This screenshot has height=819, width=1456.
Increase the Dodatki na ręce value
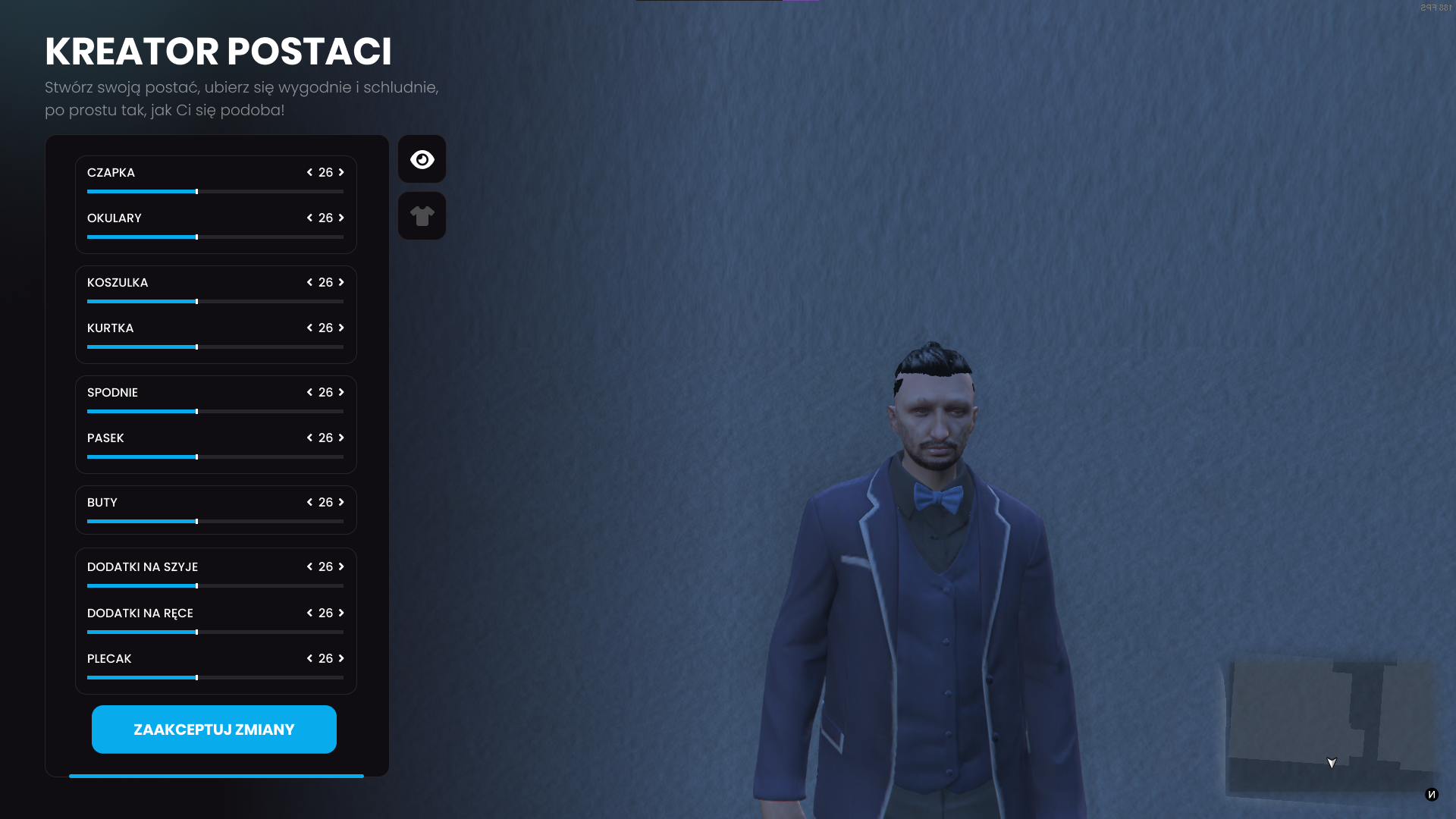pyautogui.click(x=341, y=613)
